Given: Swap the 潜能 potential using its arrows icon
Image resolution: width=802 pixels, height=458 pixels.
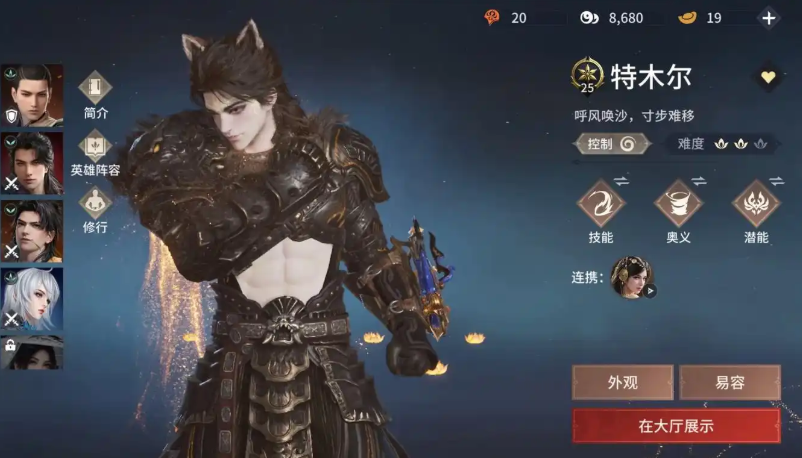Looking at the screenshot, I should tap(776, 180).
